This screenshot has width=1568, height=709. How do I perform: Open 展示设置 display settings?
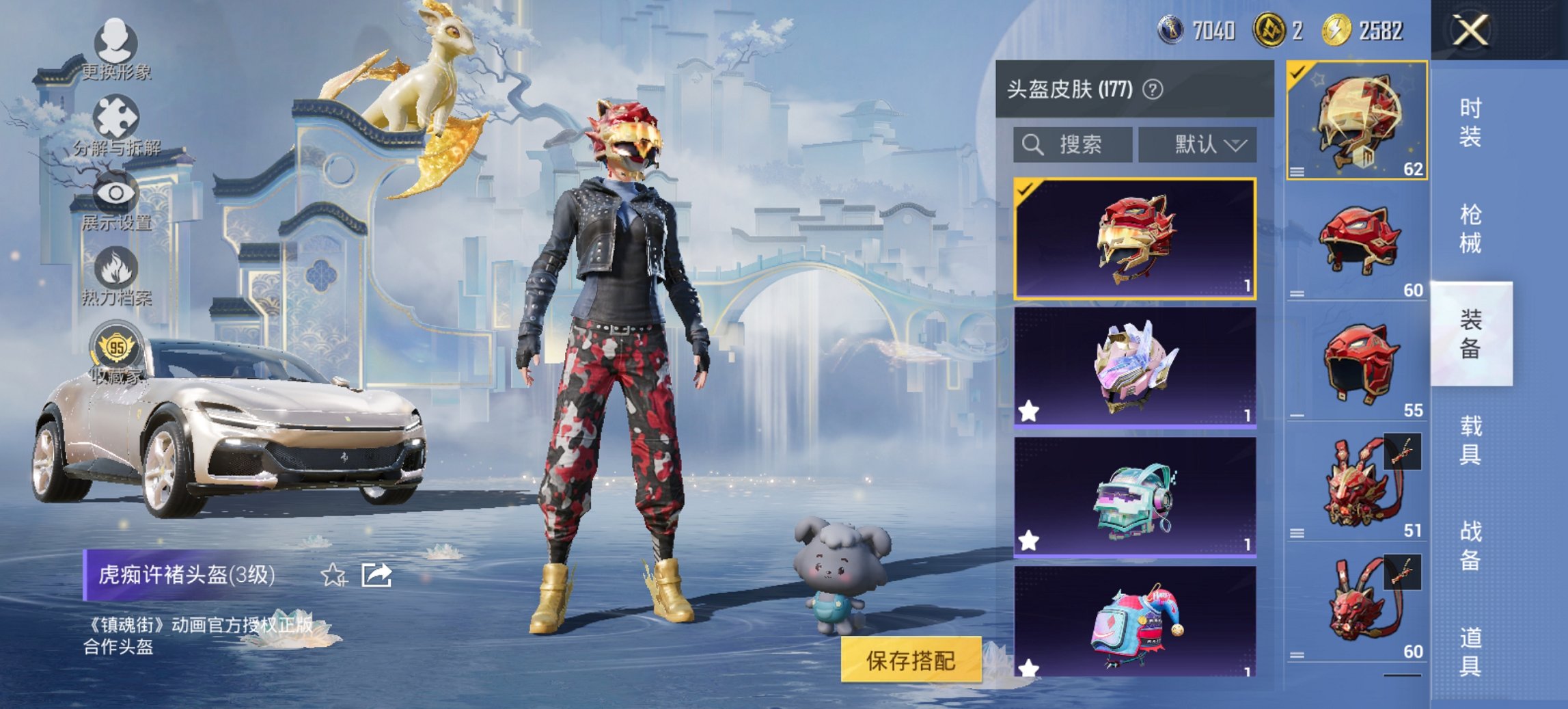[x=118, y=193]
